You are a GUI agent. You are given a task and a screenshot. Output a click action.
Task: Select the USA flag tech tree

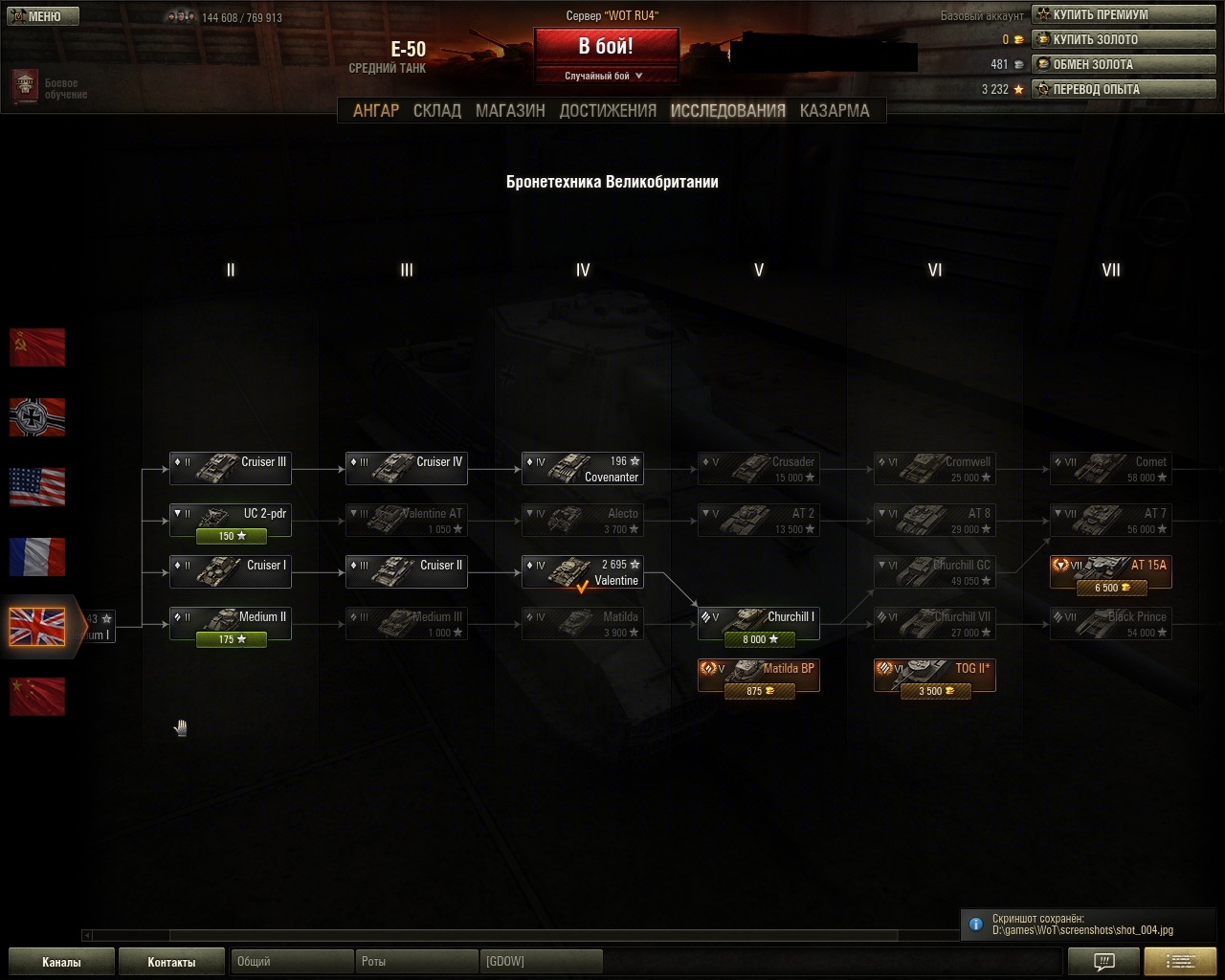point(37,487)
